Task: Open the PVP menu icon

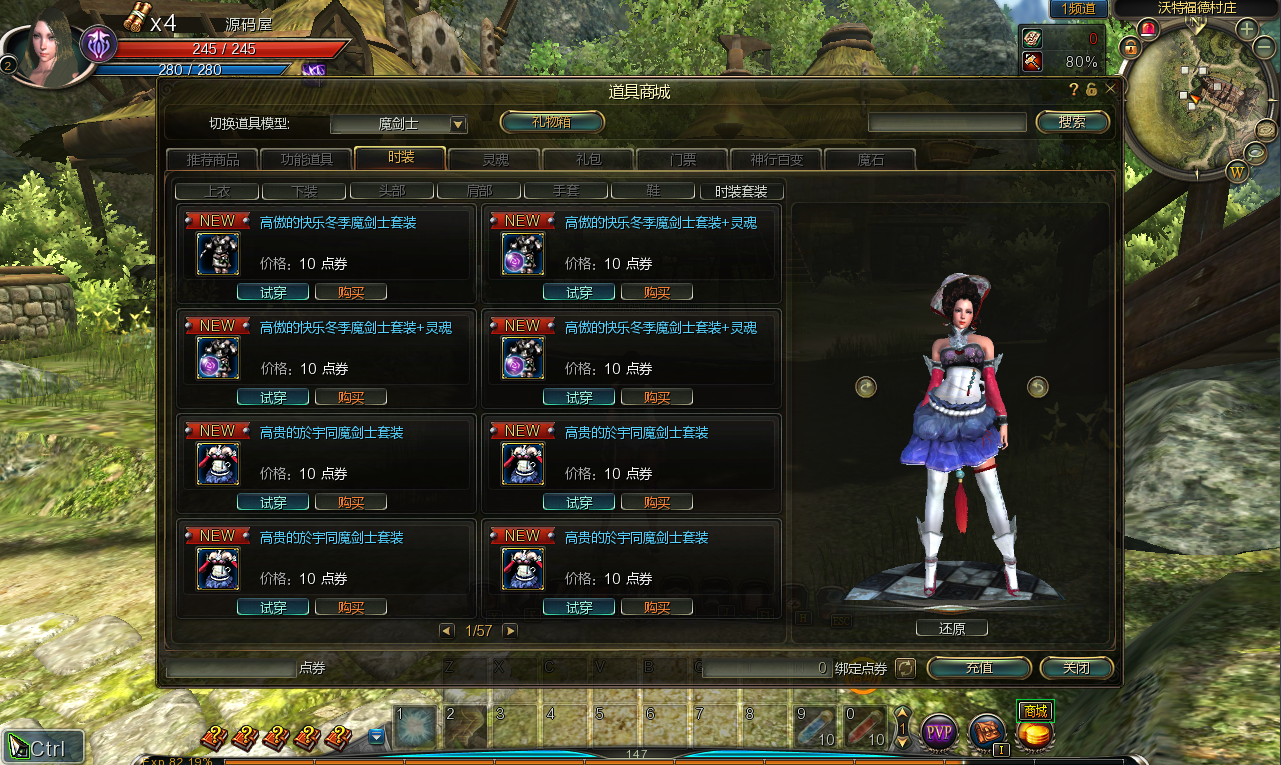Action: (x=938, y=733)
